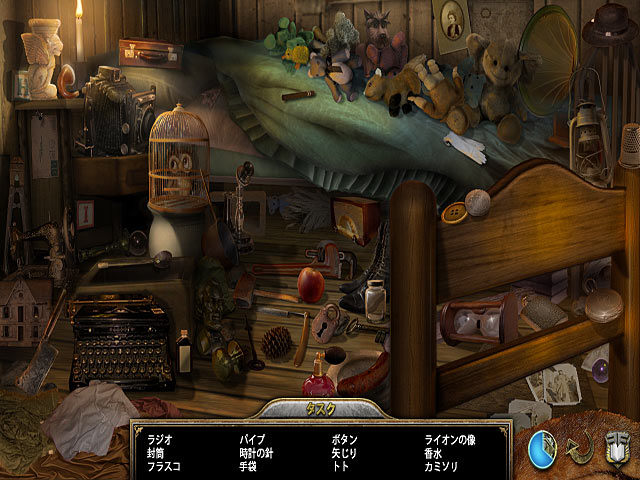Click 時計の針 in the task list

point(258,452)
